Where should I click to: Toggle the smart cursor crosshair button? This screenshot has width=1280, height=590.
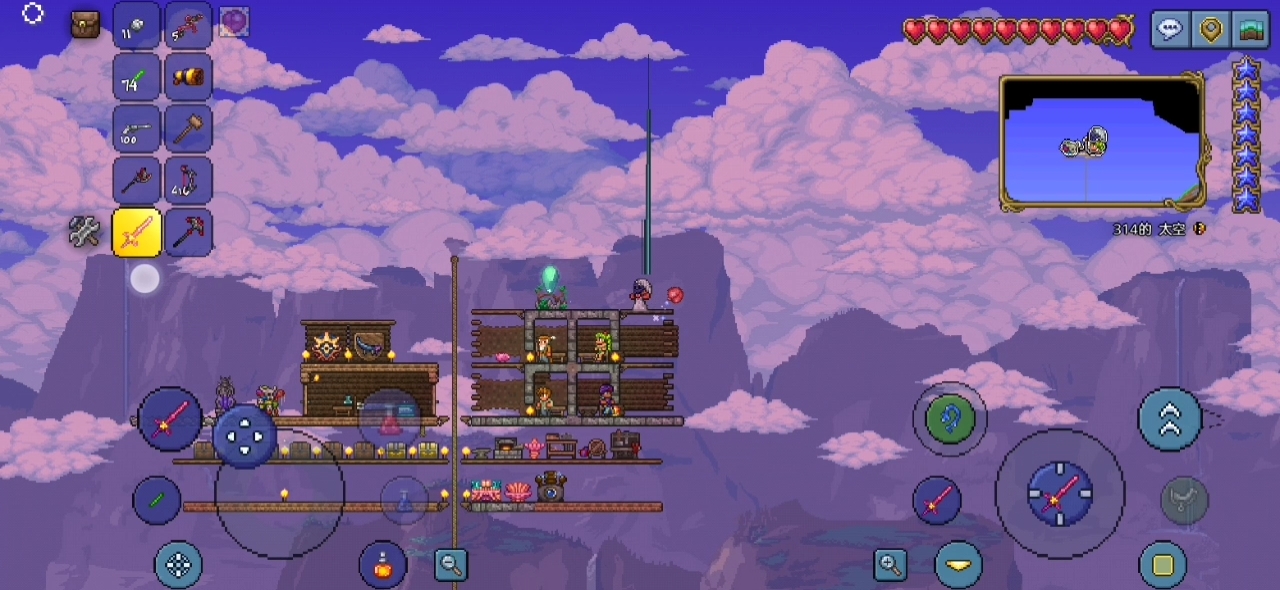click(178, 565)
